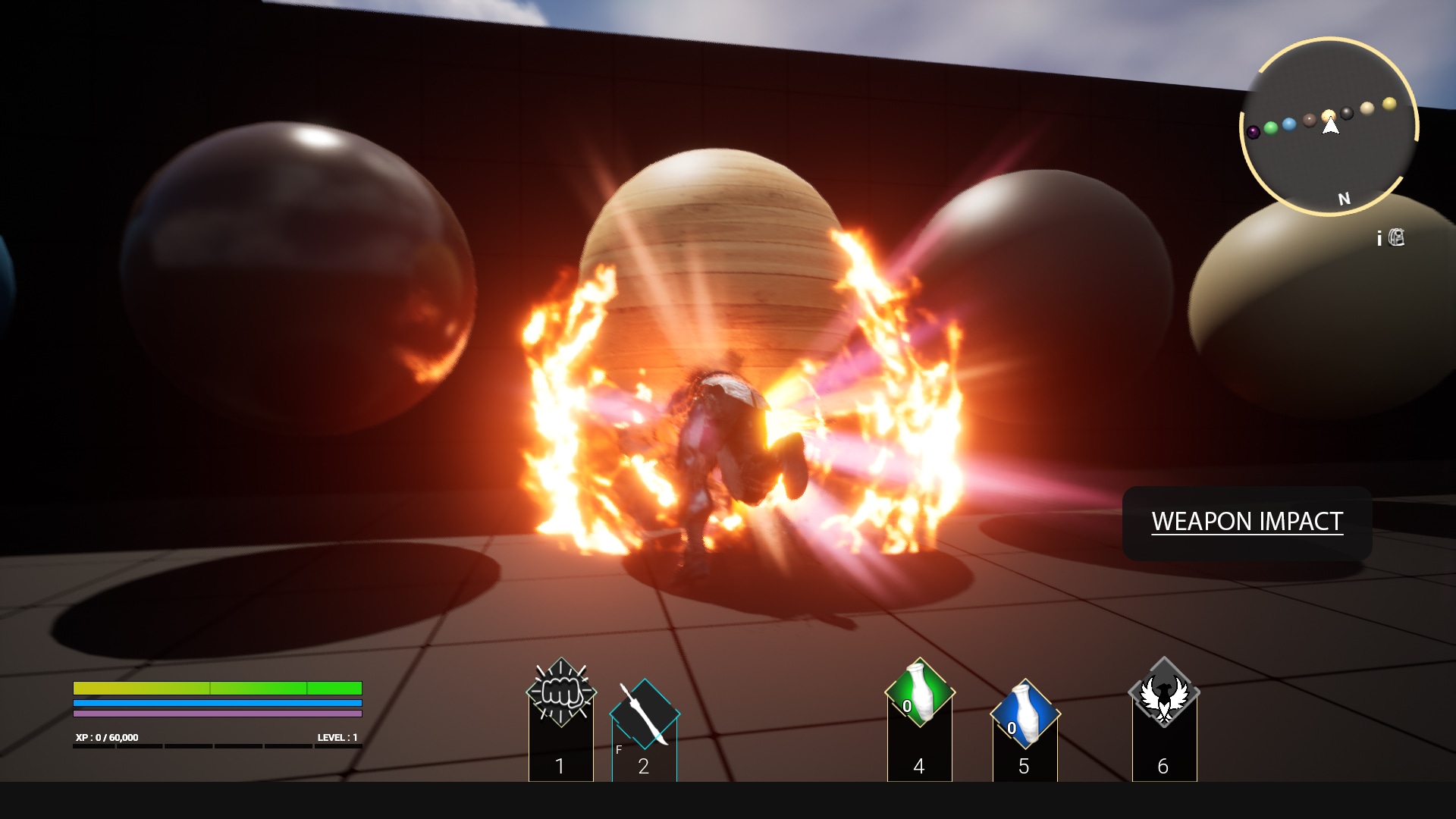
Task: Click the XP : 0 / 60,000 label
Action: (x=106, y=736)
